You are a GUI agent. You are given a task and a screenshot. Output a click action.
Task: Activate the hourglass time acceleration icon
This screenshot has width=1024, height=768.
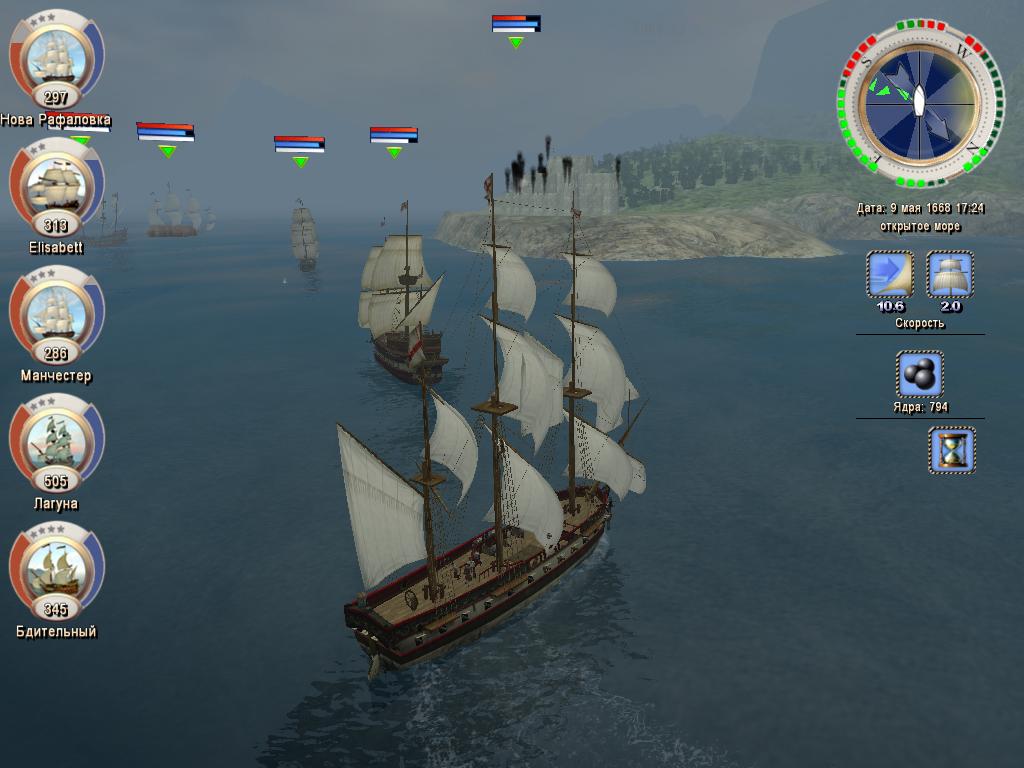951,450
